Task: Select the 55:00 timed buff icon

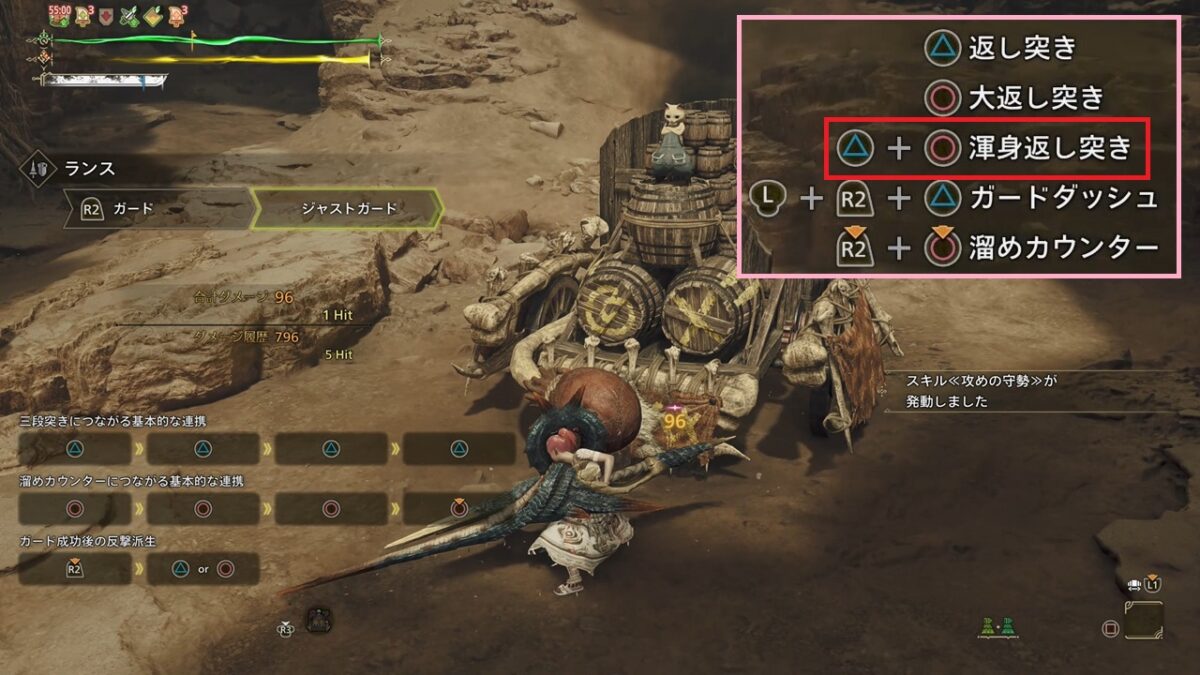Action: tap(59, 16)
